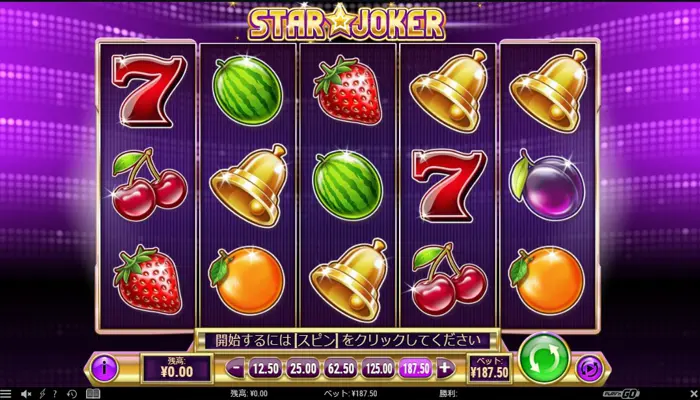Image resolution: width=700 pixels, height=400 pixels.
Task: Pick the 125.00 bet option
Action: 379,368
